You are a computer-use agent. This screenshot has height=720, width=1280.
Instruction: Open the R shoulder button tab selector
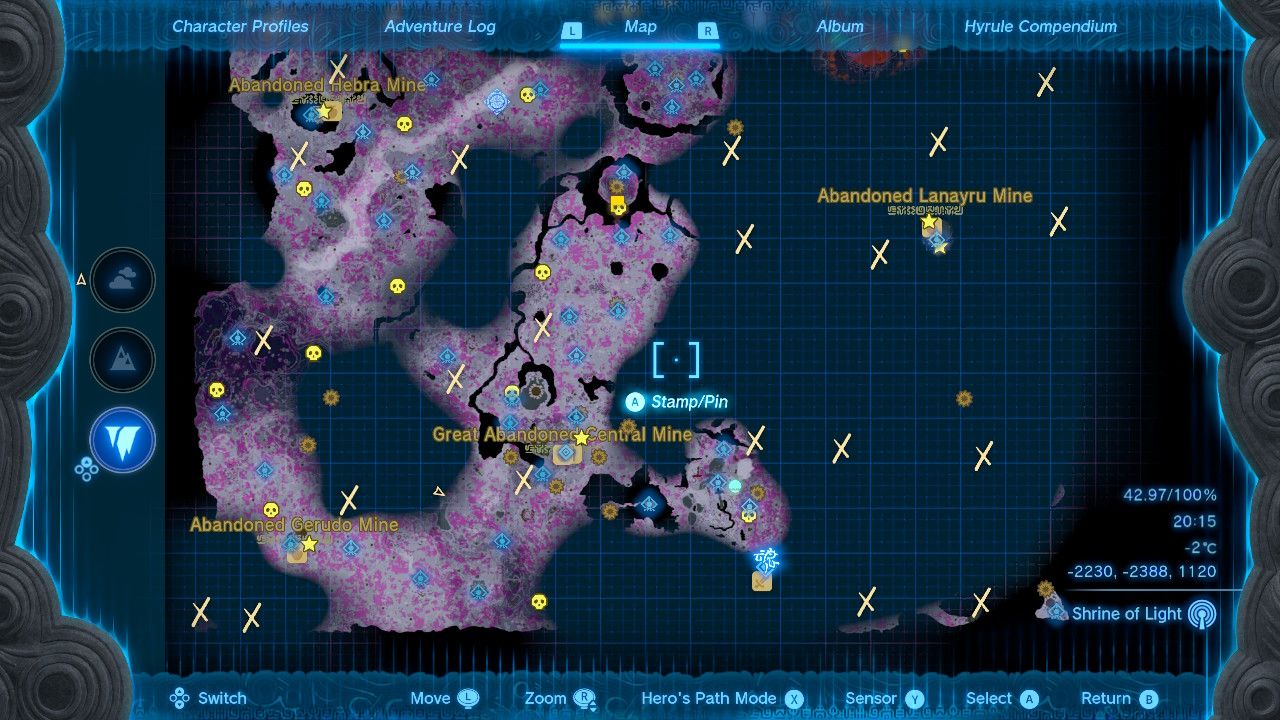click(708, 31)
